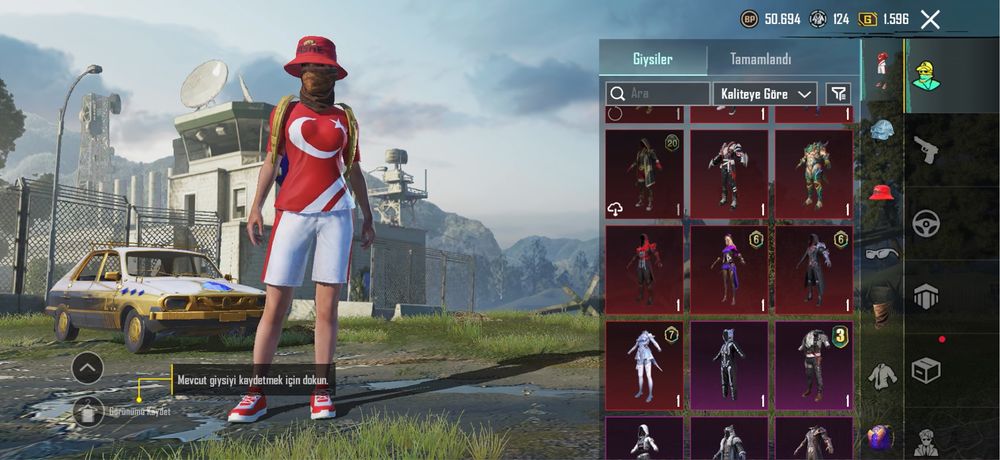
Task: Select the helmet category icon
Action: pos(881,129)
